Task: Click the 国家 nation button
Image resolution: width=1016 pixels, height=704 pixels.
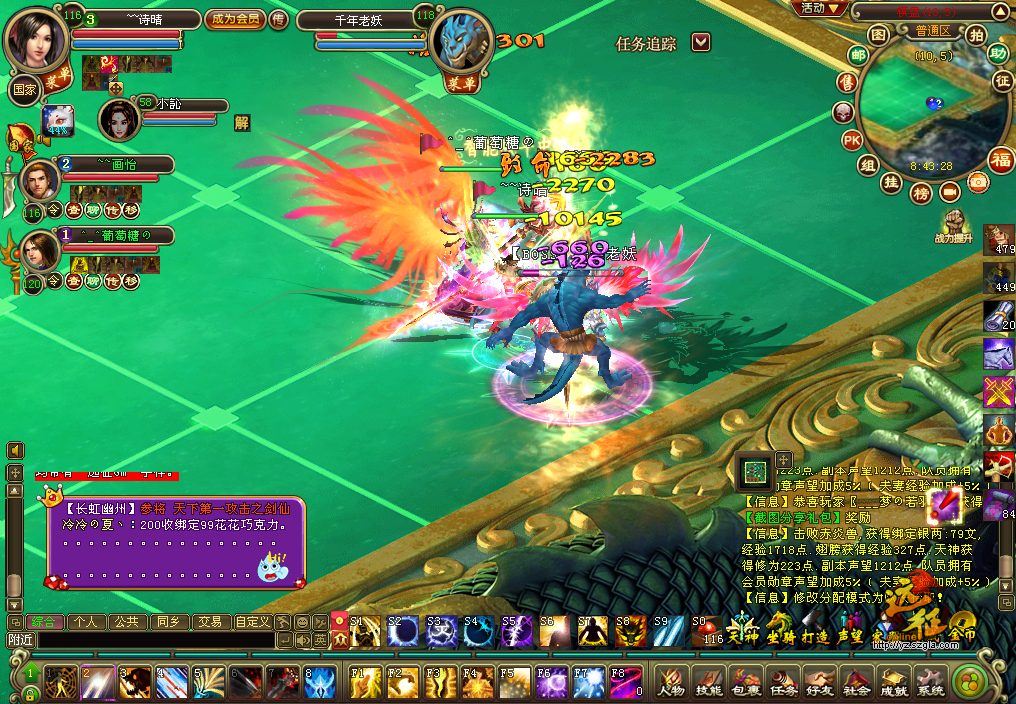Action: click(23, 88)
